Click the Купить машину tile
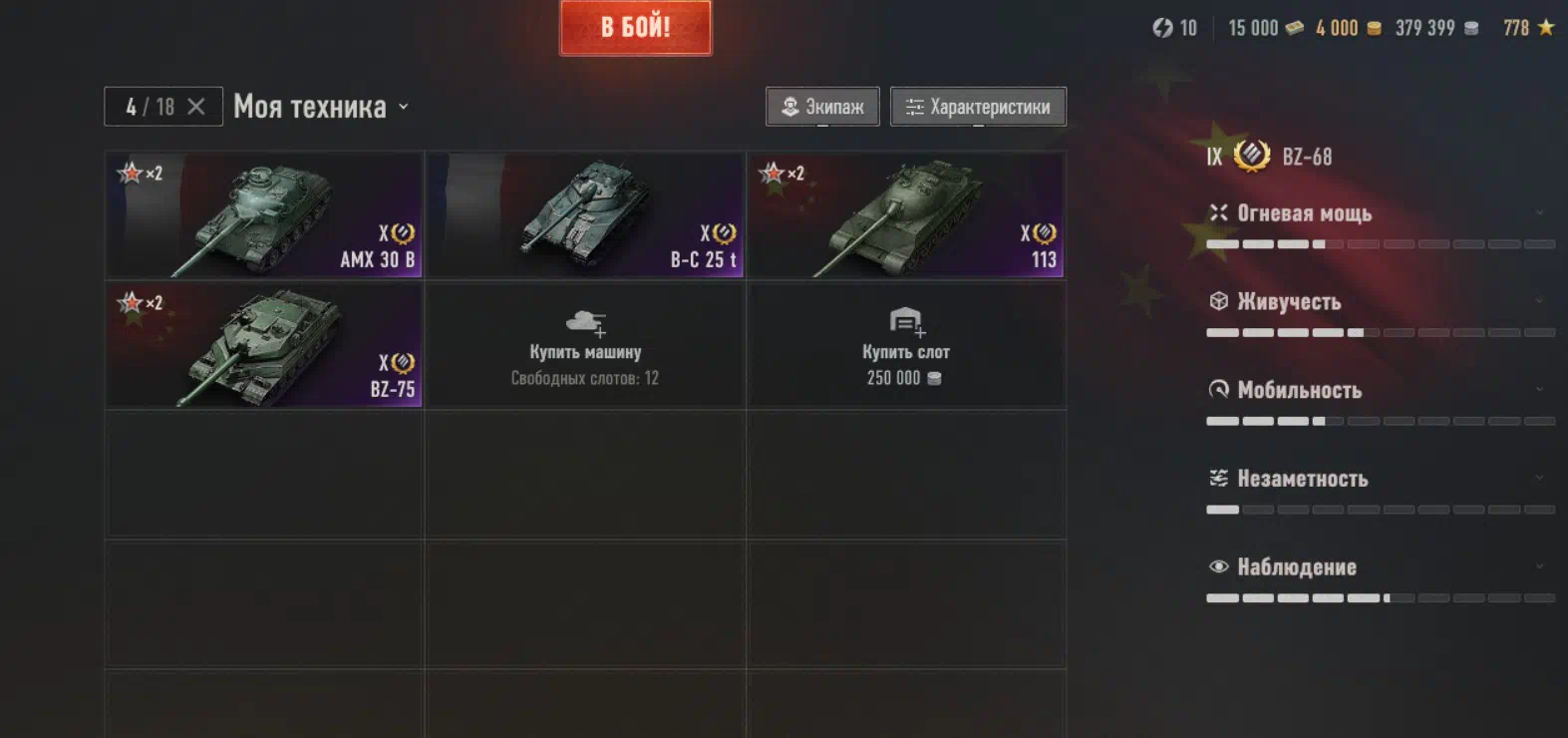1568x738 pixels. [585, 345]
